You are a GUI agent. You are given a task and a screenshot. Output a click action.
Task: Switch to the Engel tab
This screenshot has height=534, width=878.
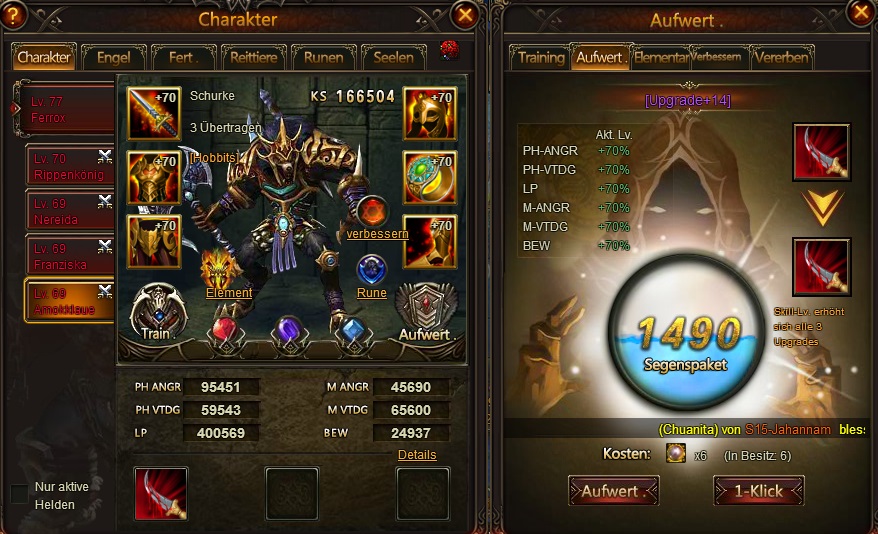[113, 57]
